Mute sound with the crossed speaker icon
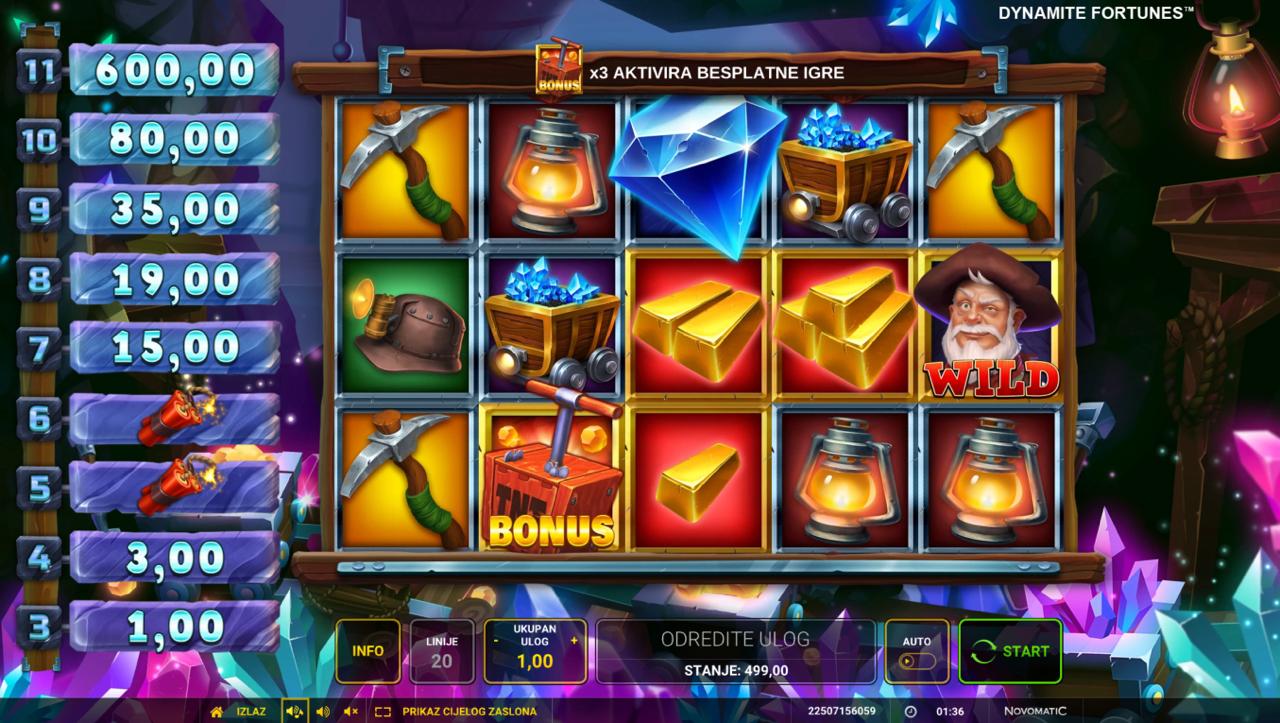Screen dimensions: 1280x723 (350, 712)
